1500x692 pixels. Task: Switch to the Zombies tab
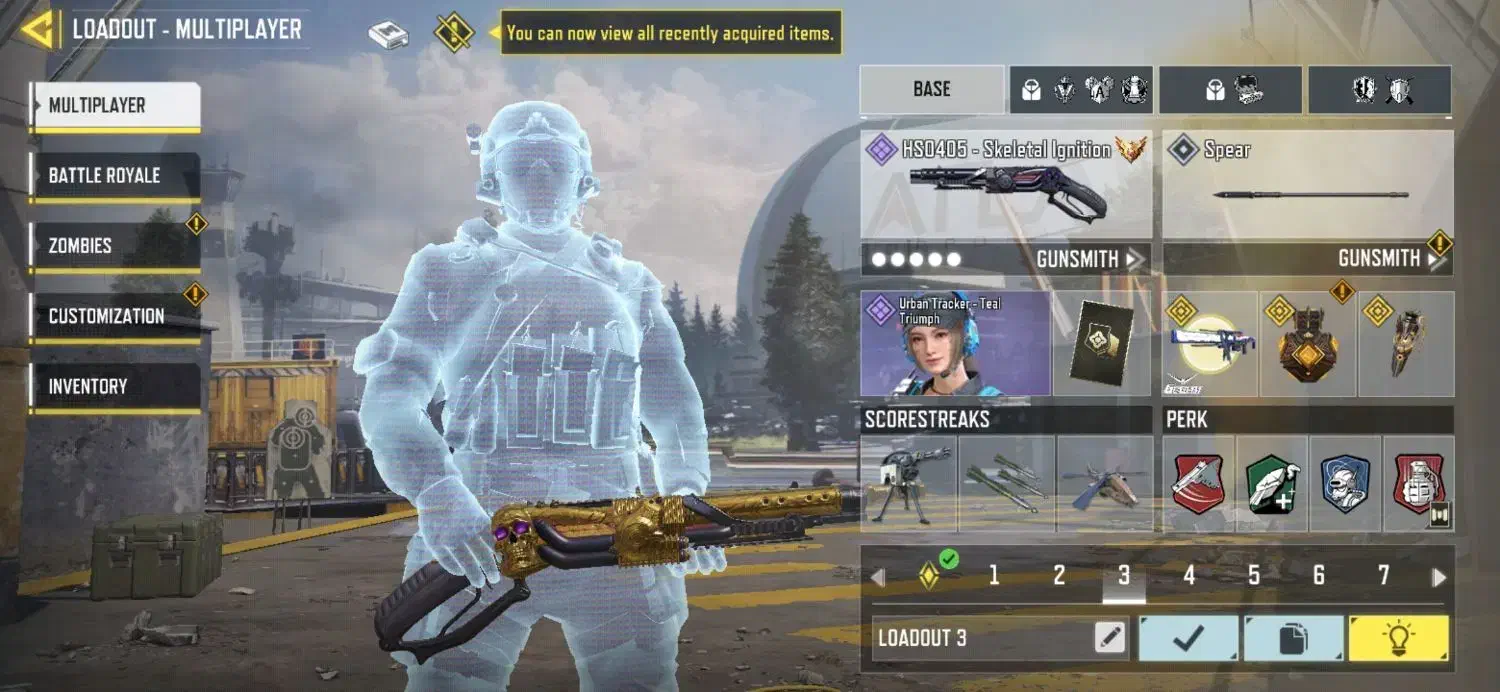pos(114,246)
